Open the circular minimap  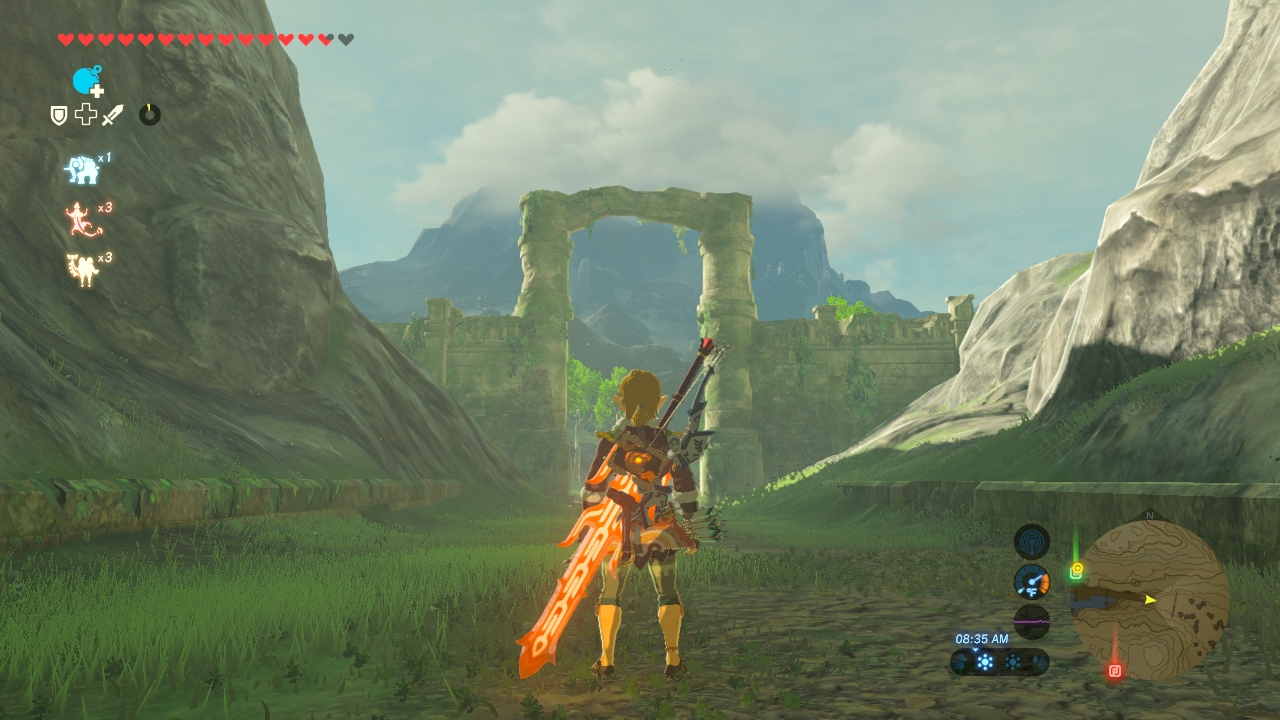pyautogui.click(x=1150, y=600)
